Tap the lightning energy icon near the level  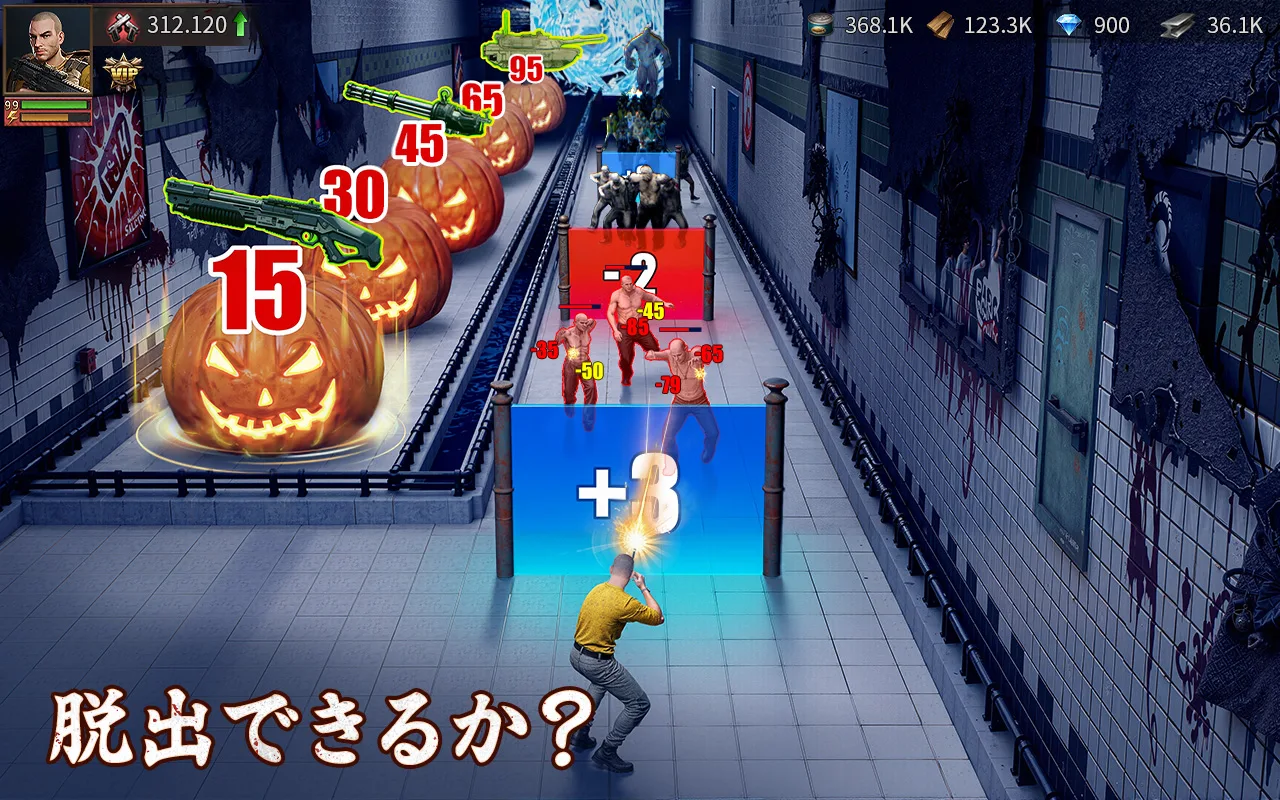click(x=11, y=117)
